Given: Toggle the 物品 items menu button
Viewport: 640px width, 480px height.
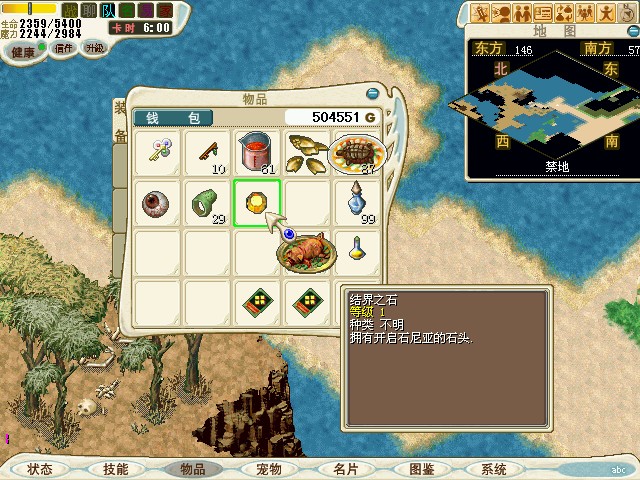Looking at the screenshot, I should 192,469.
